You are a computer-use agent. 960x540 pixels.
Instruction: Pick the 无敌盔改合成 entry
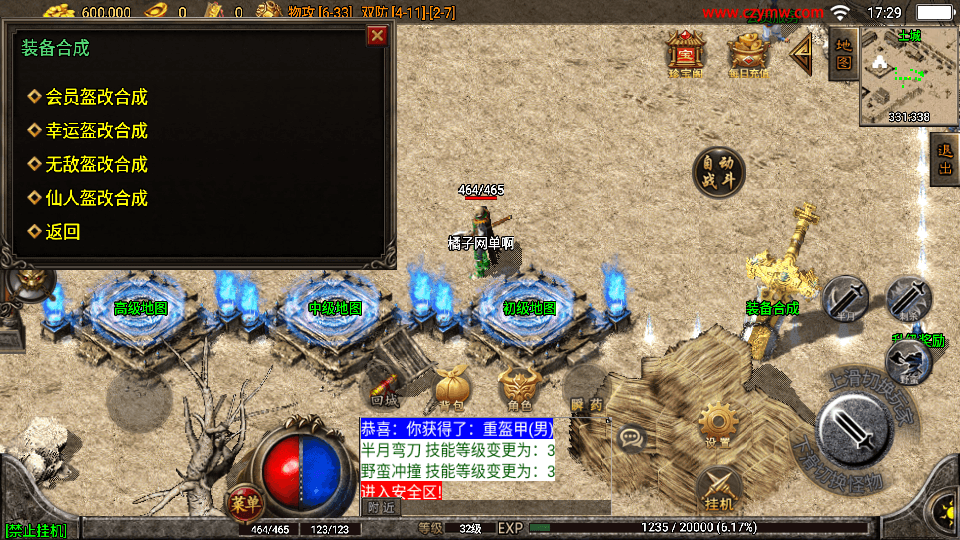pyautogui.click(x=97, y=164)
